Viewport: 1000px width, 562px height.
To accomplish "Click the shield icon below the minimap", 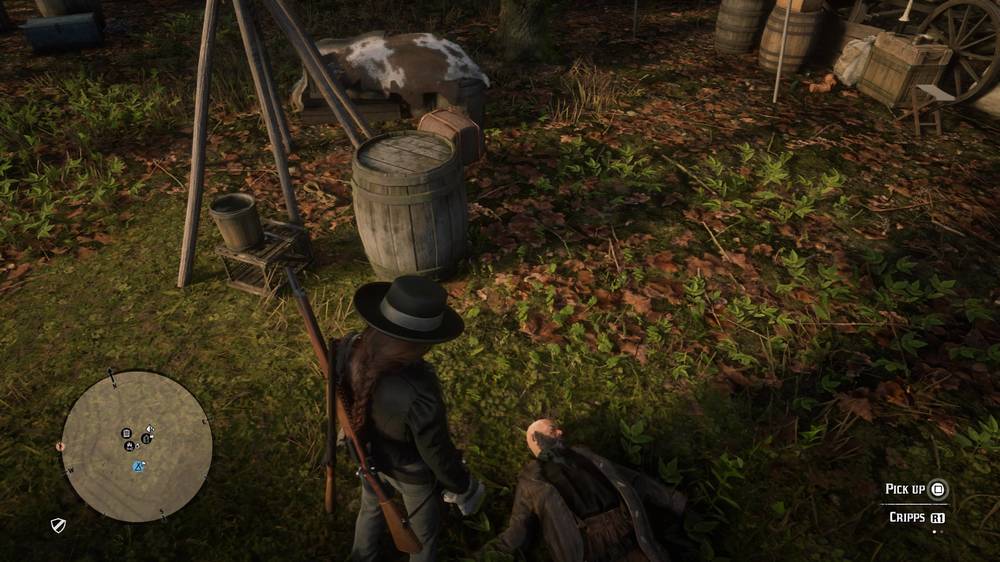I will tap(59, 524).
